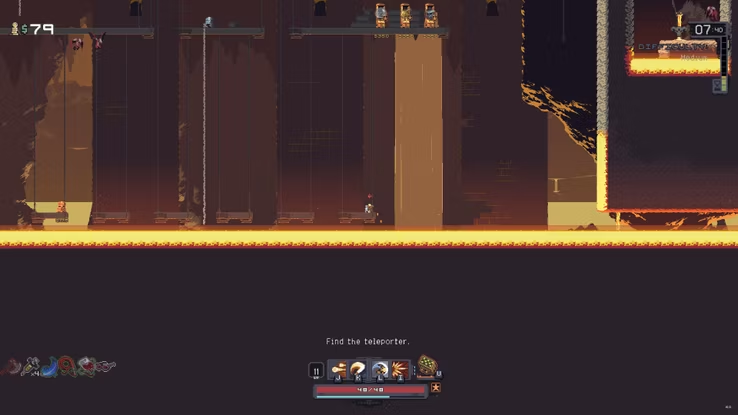Fire the red burst special skill

(x=400, y=370)
